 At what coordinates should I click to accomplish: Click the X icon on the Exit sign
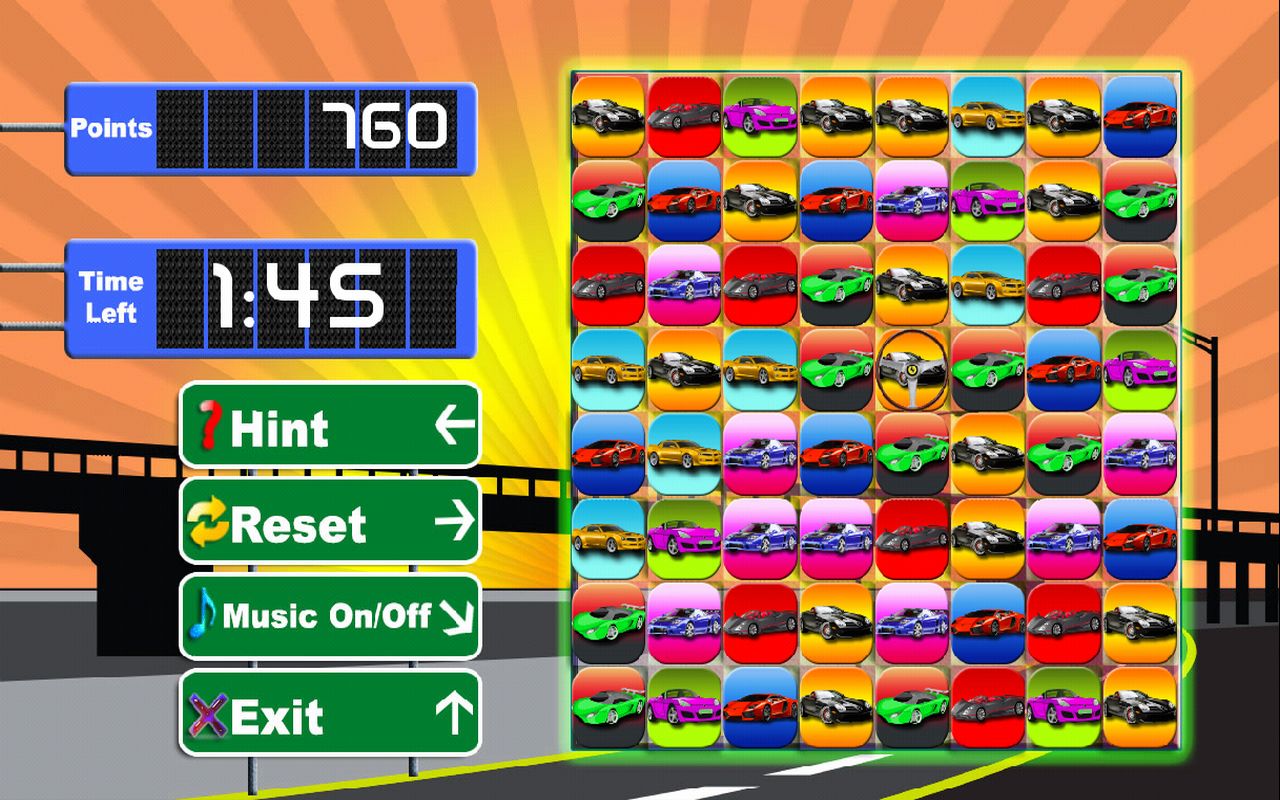coord(209,713)
